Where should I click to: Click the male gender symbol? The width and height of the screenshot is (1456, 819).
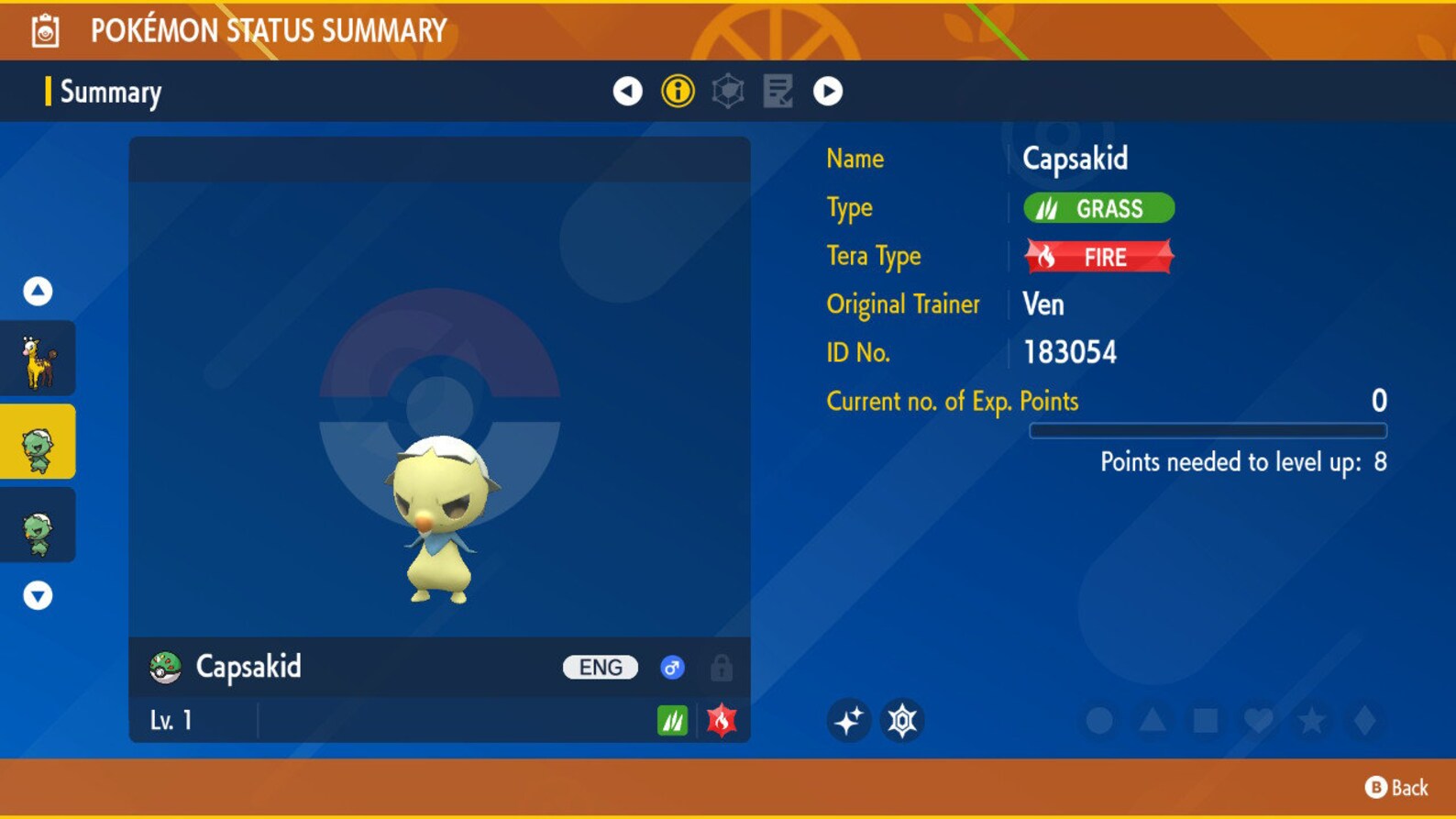point(672,668)
